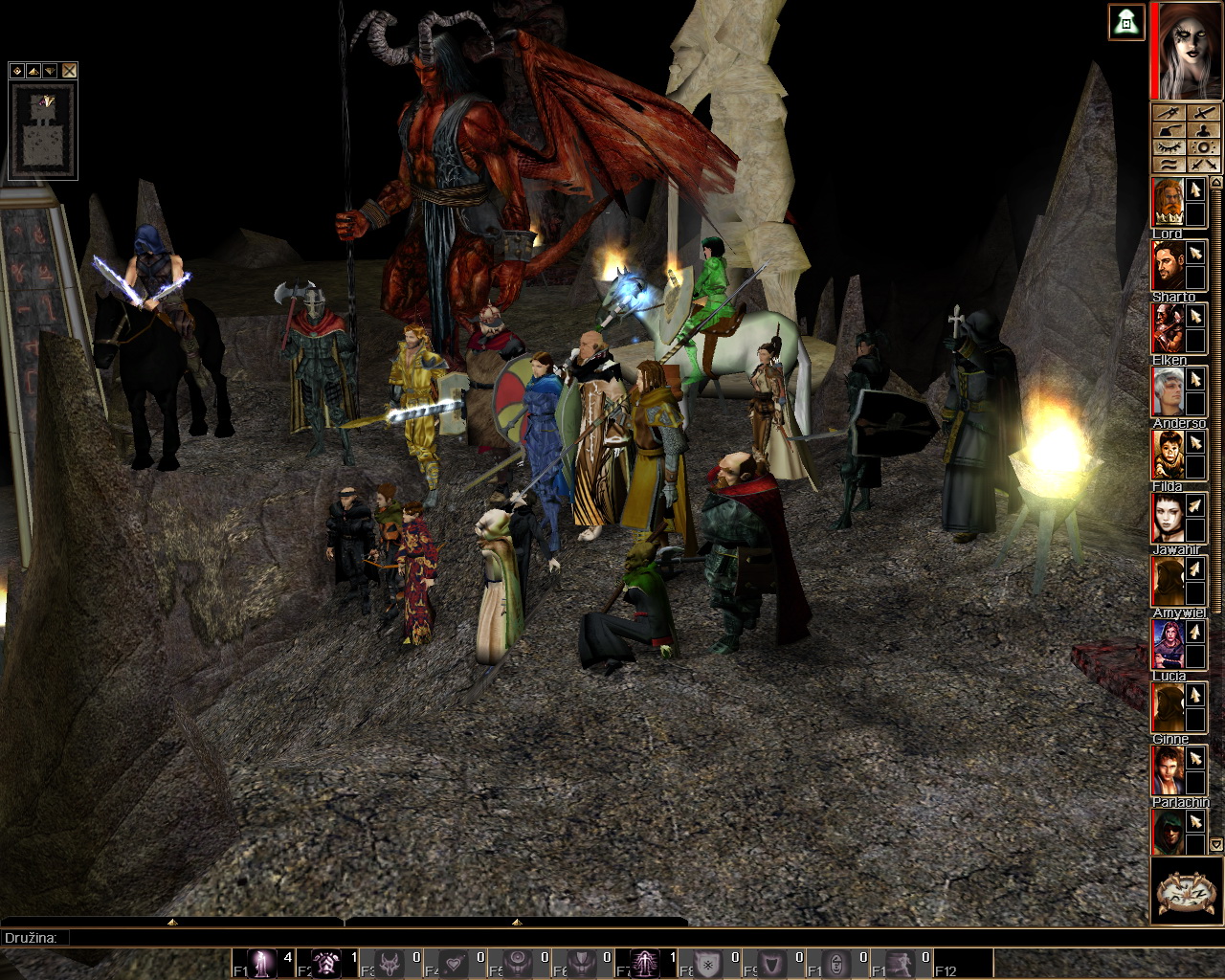Select Filda's child portrait
Image resolution: width=1225 pixels, height=980 pixels.
point(1167,455)
